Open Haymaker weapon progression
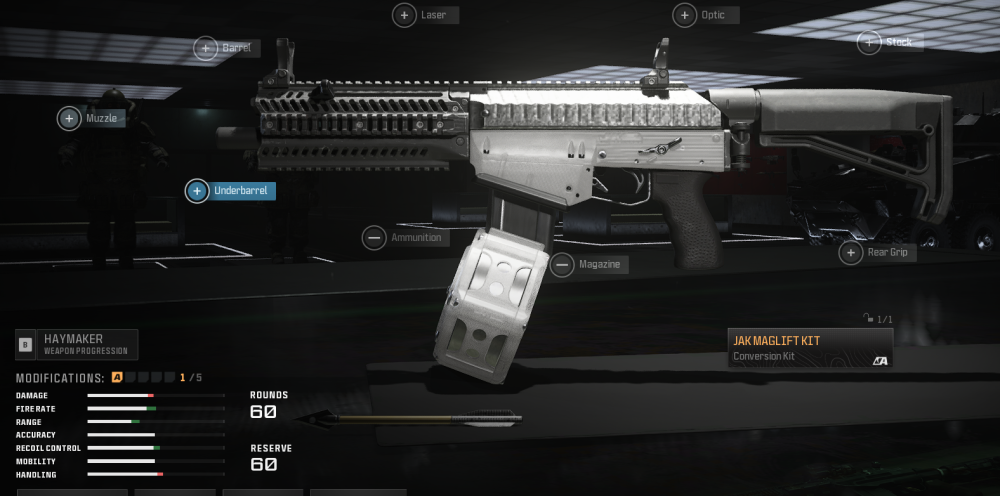1000x496 pixels. [x=76, y=345]
